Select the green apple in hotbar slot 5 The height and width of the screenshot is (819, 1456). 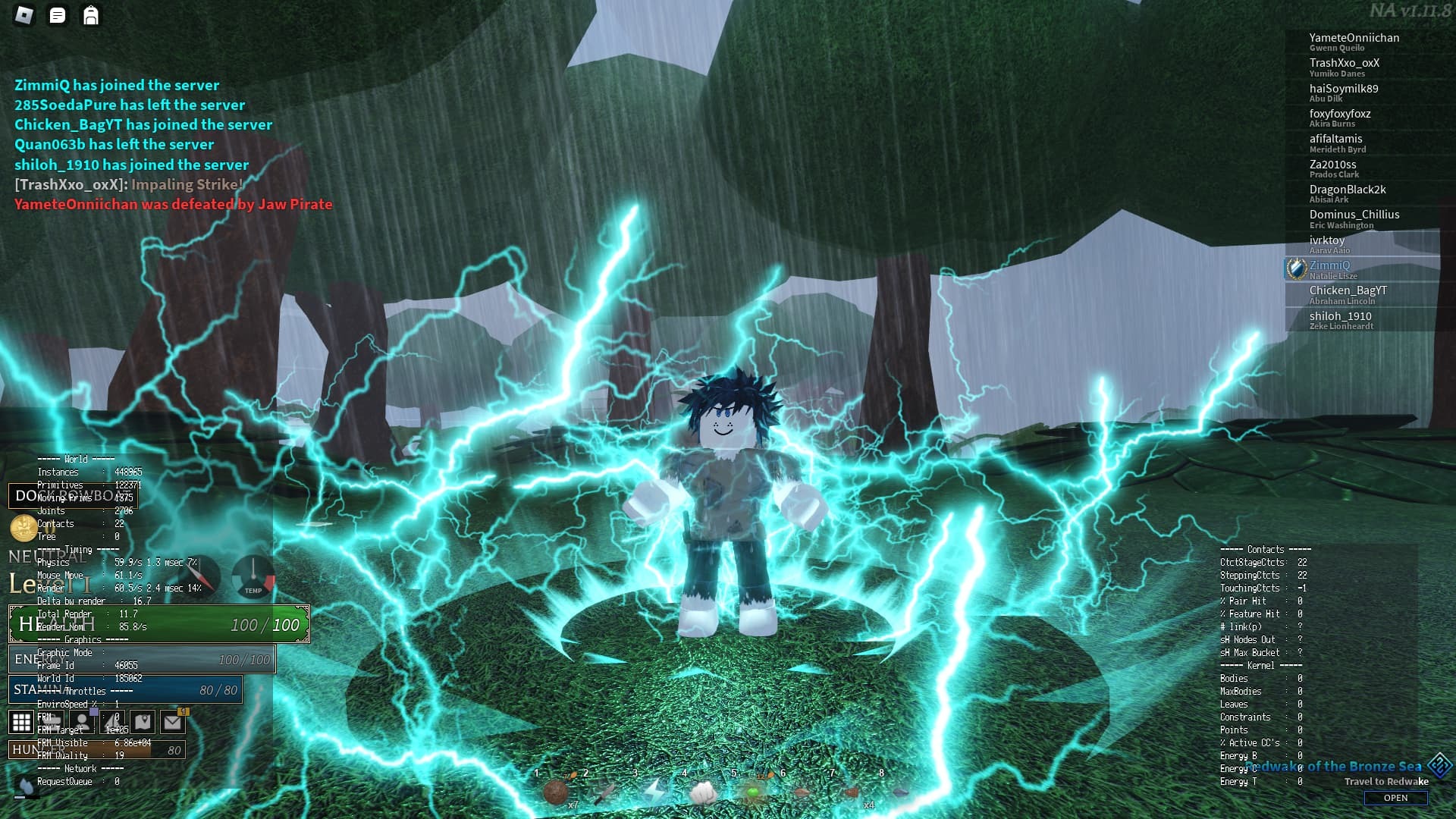point(754,793)
